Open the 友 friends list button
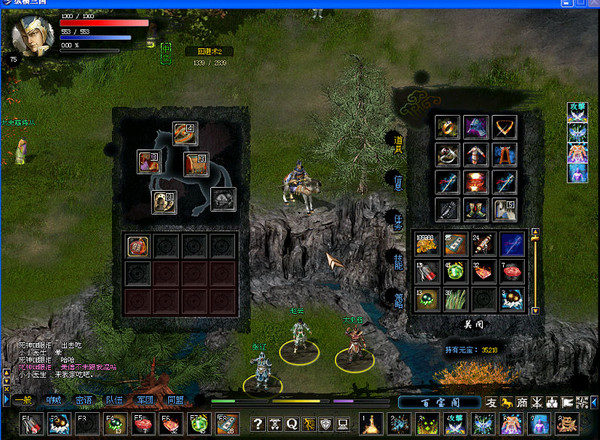This screenshot has height=440, width=600. [x=491, y=402]
